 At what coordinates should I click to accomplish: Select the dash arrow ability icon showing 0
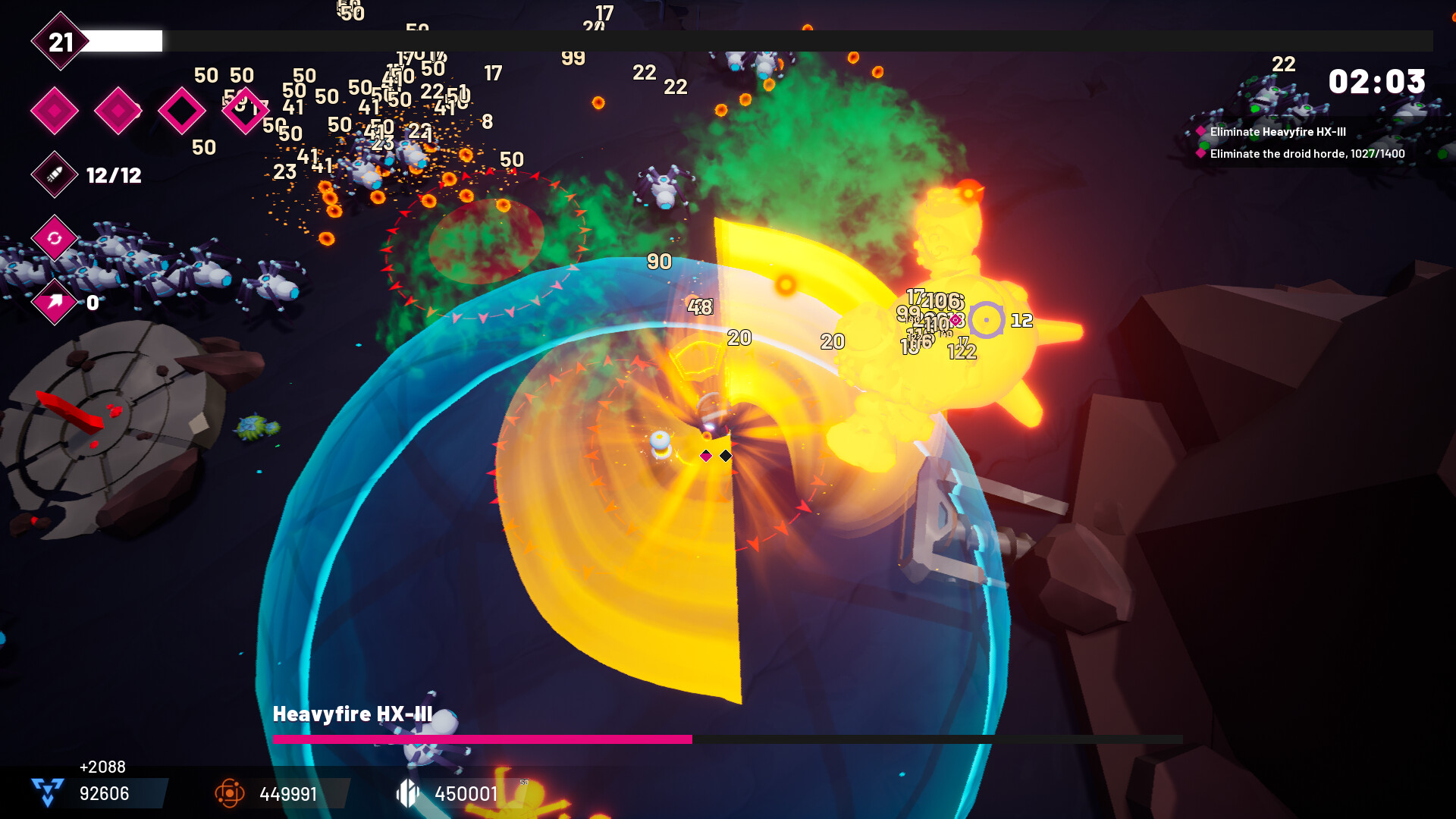54,303
